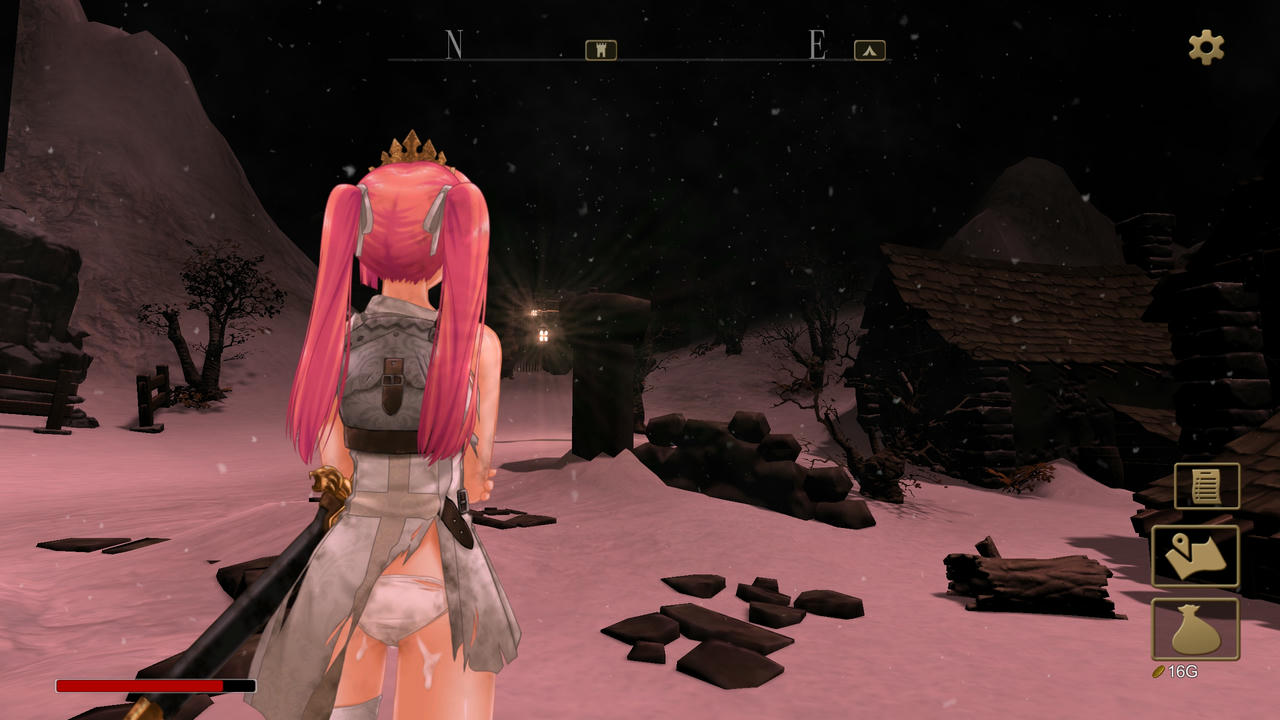Viewport: 1280px width, 720px height.
Task: Open the quest scroll journal
Action: tap(1207, 486)
